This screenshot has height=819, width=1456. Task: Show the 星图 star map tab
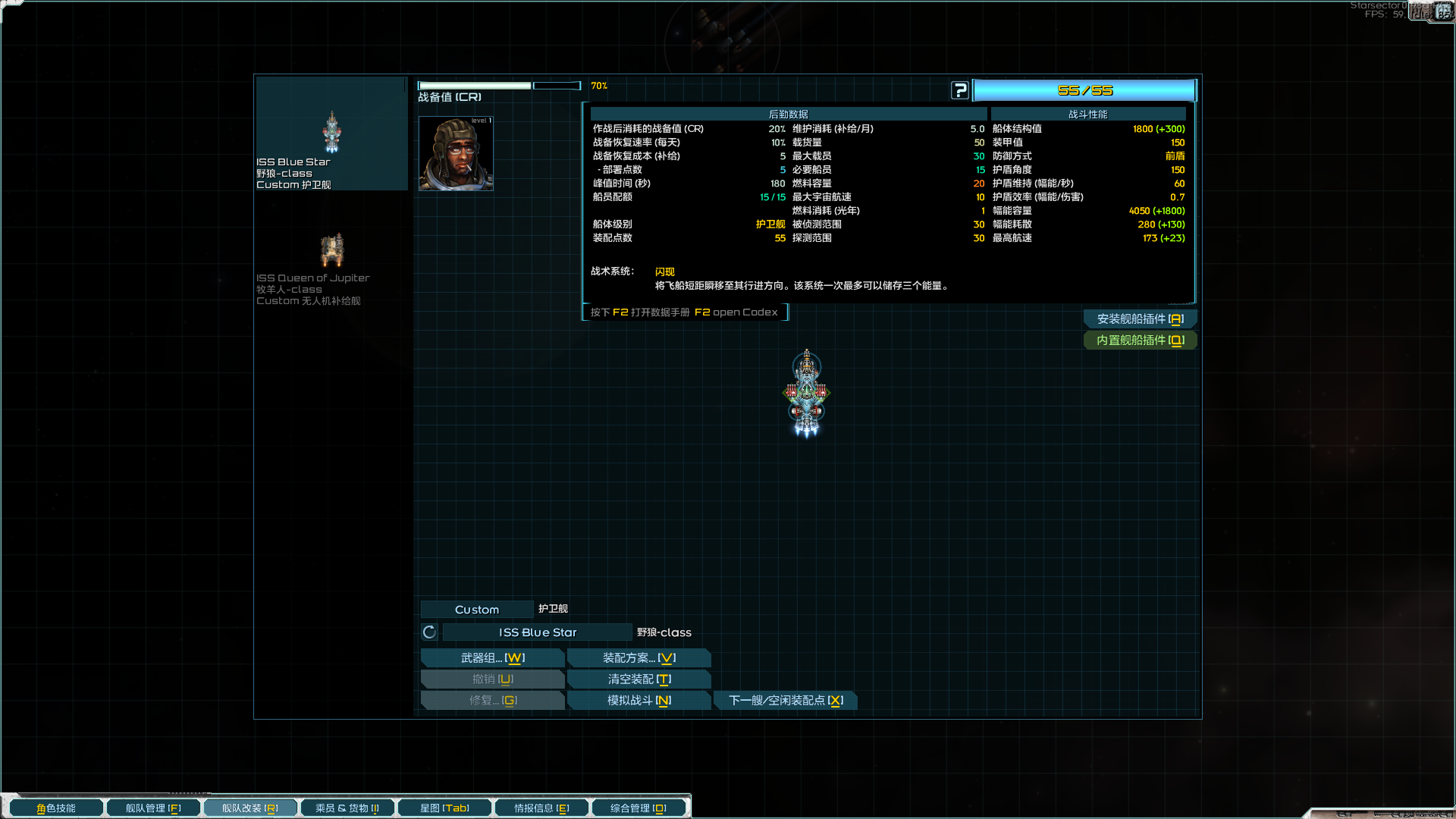click(444, 808)
